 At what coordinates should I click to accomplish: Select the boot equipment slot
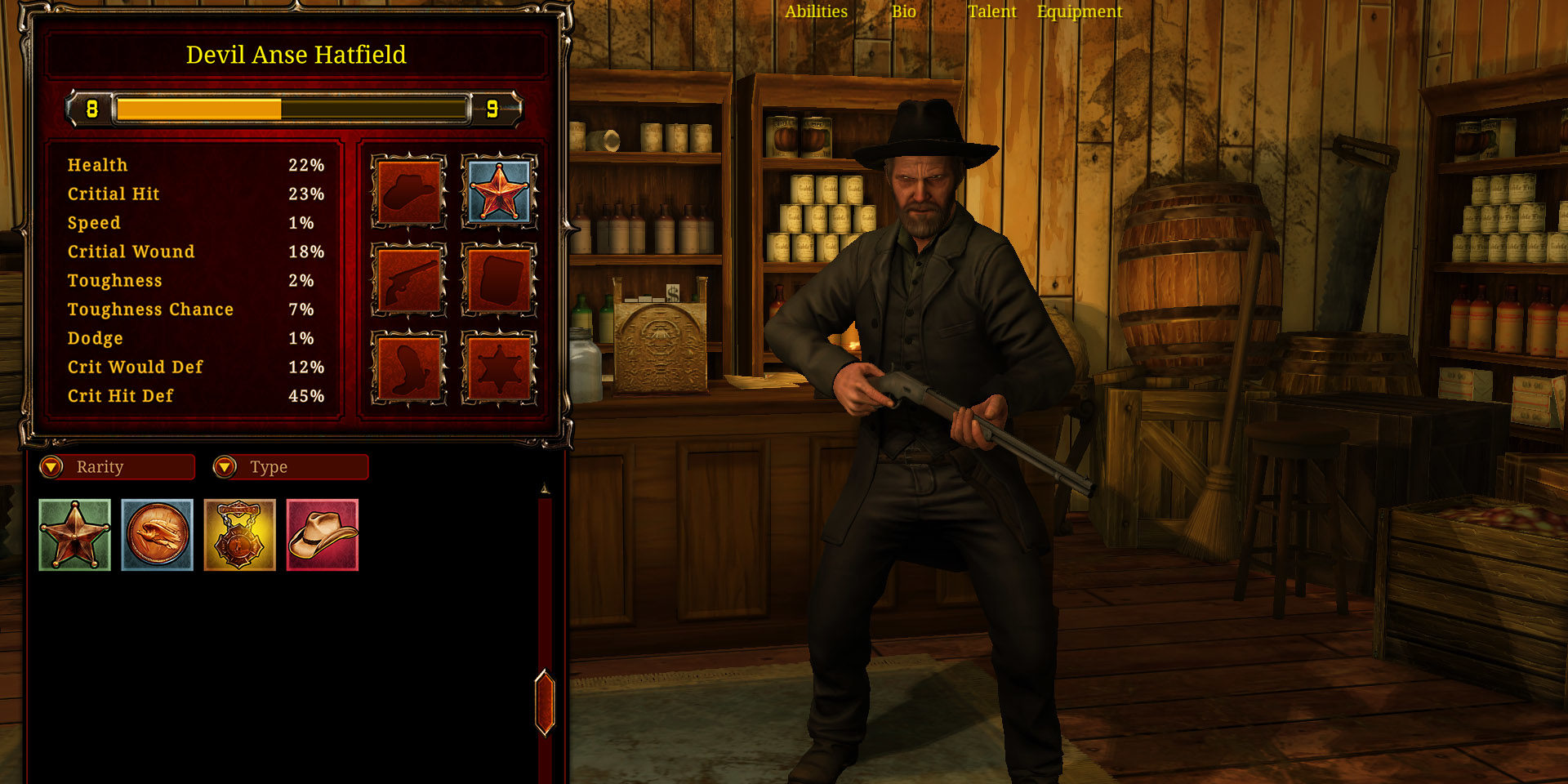408,367
